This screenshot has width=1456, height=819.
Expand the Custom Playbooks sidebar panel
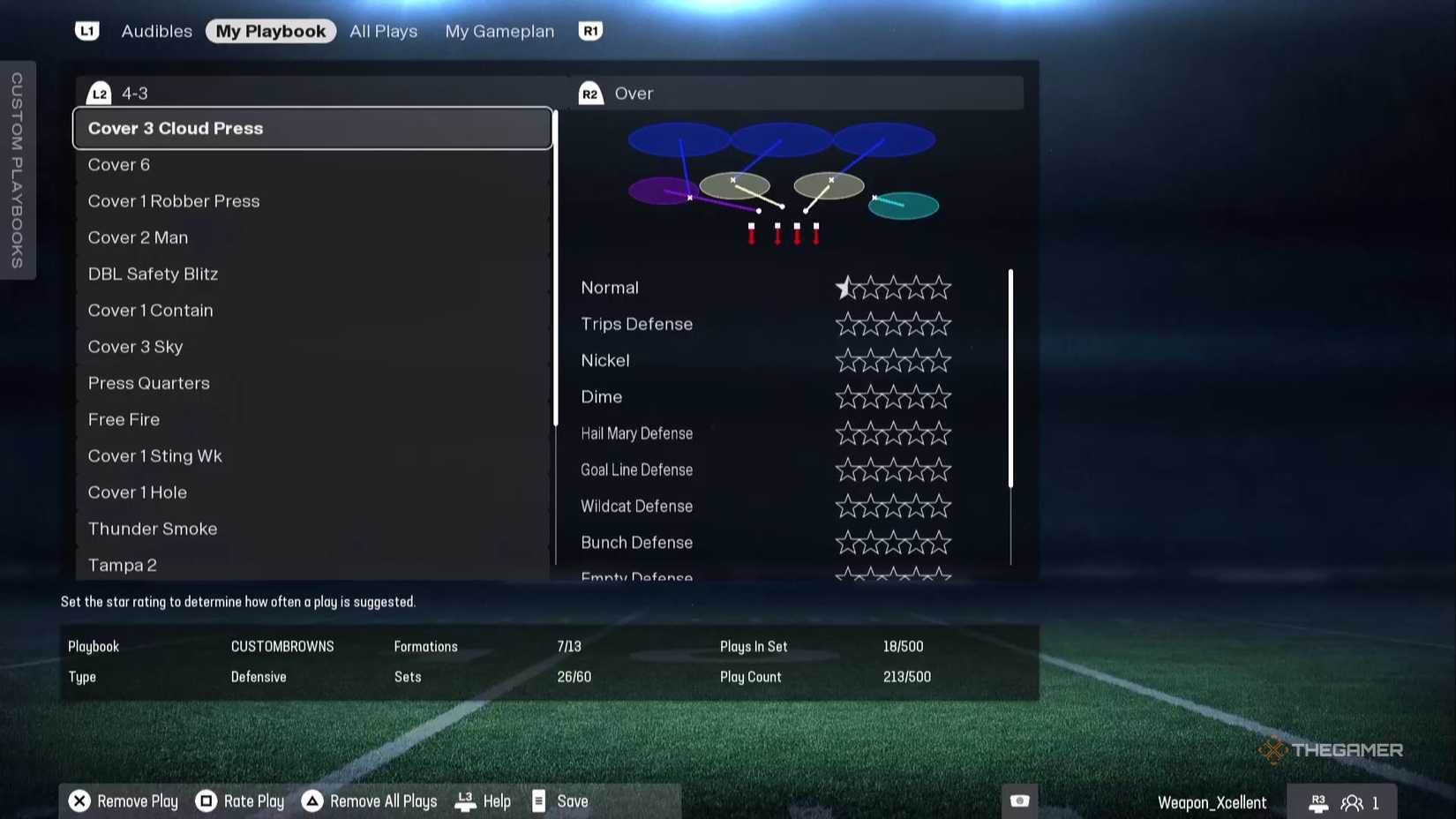click(17, 173)
